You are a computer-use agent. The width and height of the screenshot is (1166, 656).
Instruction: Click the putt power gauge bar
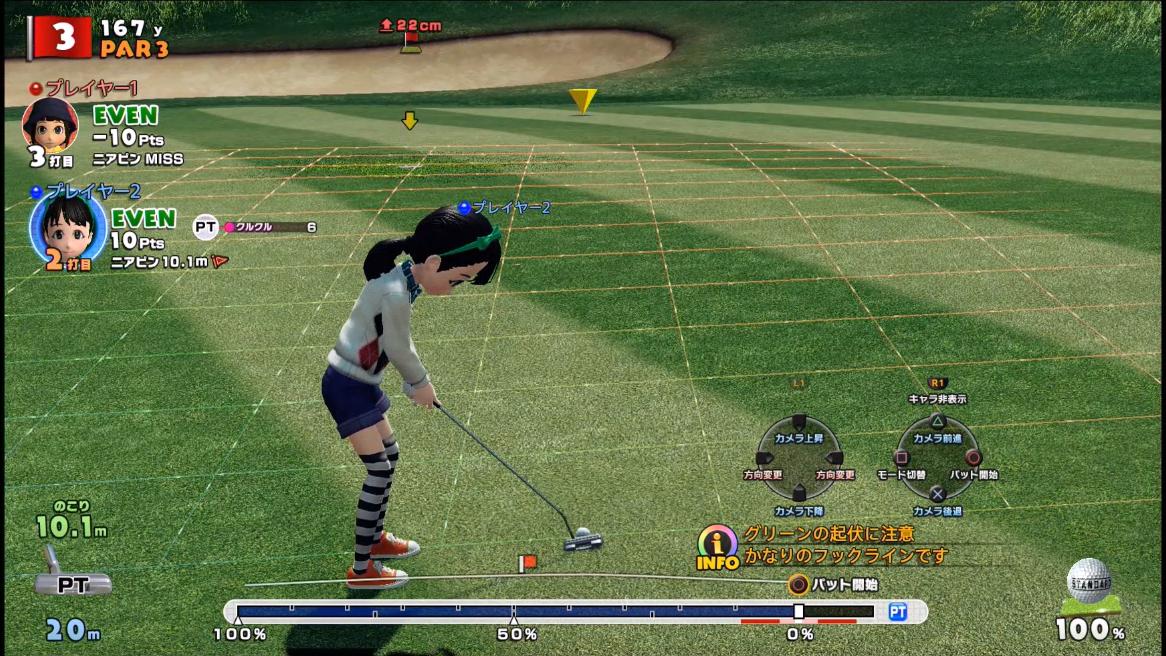tap(555, 611)
